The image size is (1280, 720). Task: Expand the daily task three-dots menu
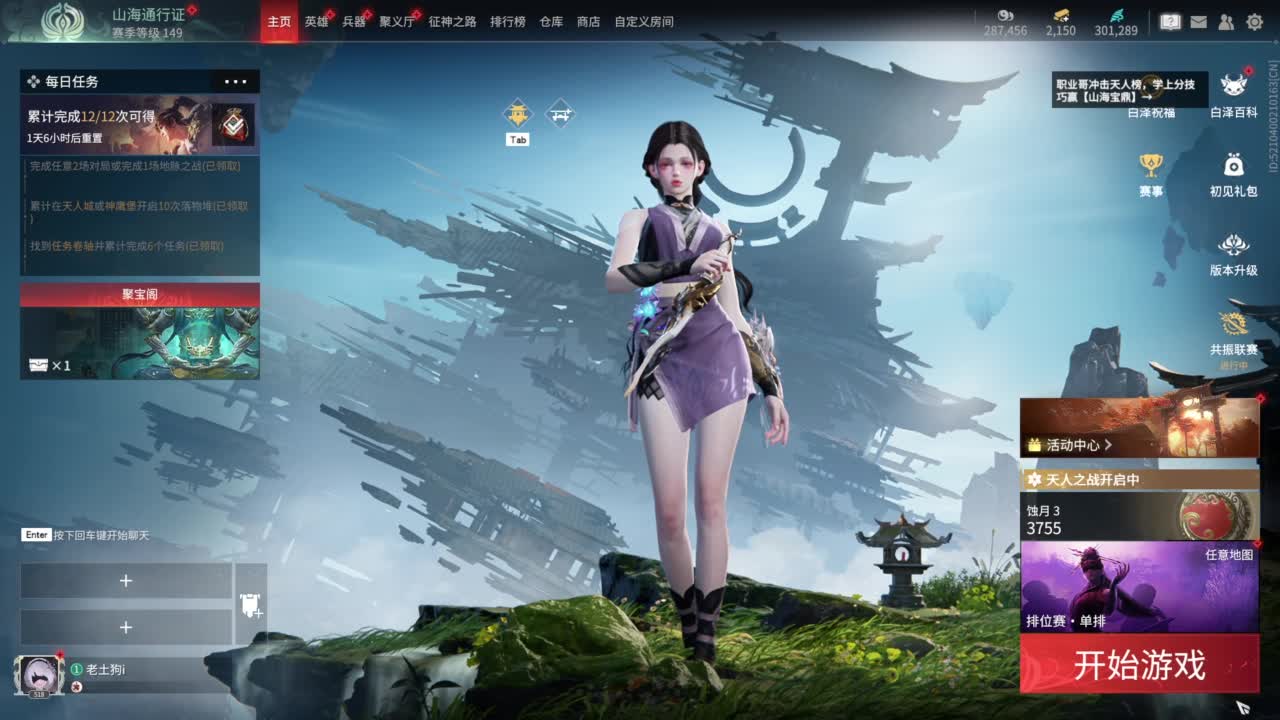(x=236, y=82)
